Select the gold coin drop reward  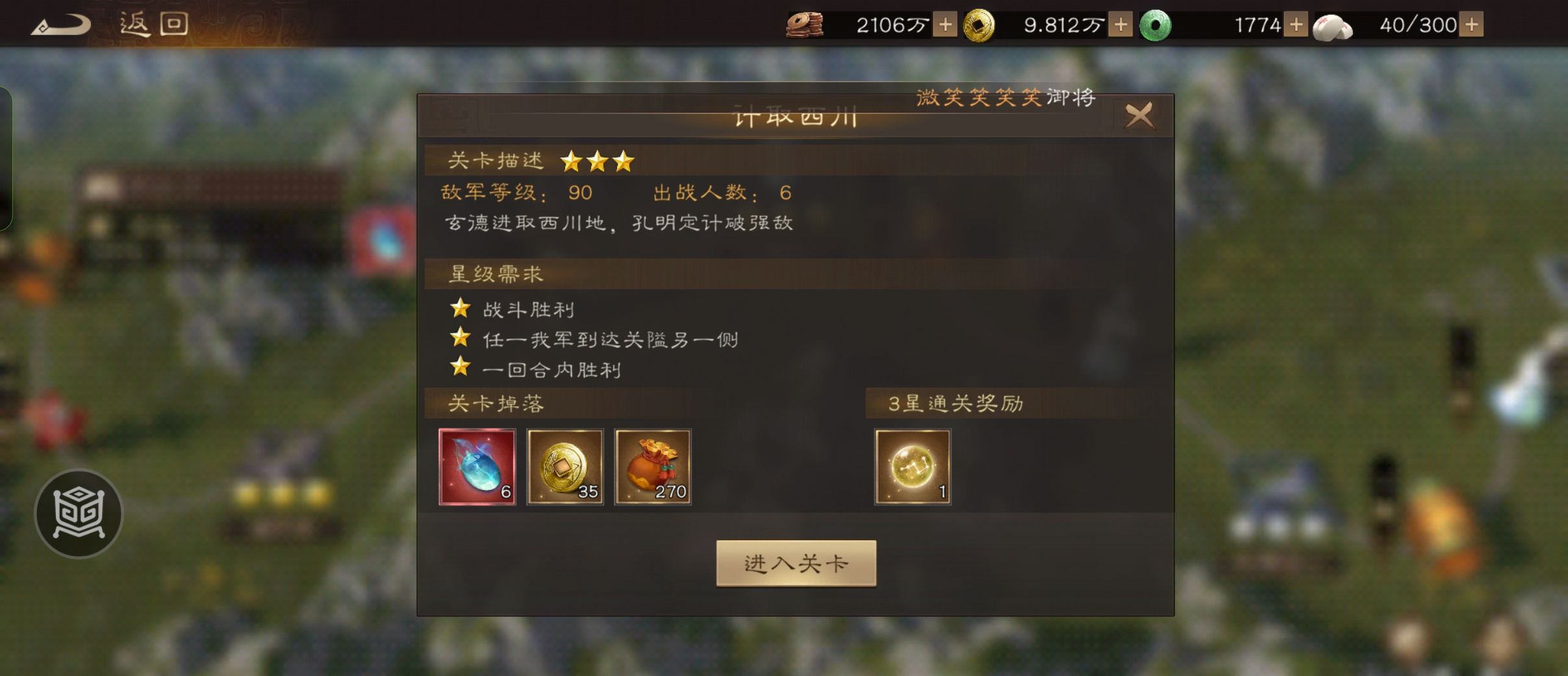566,466
